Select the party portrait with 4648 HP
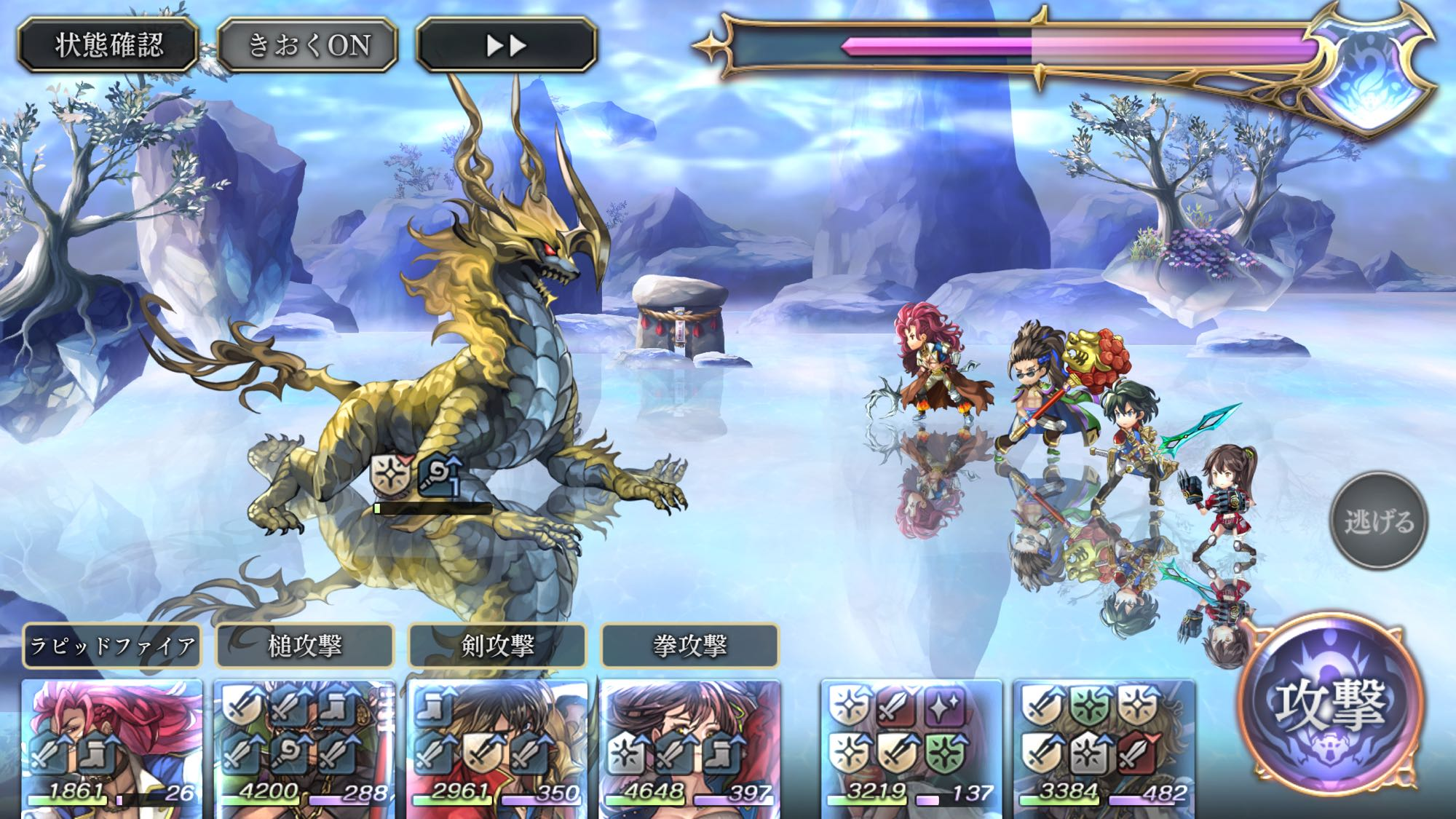 (x=689, y=746)
